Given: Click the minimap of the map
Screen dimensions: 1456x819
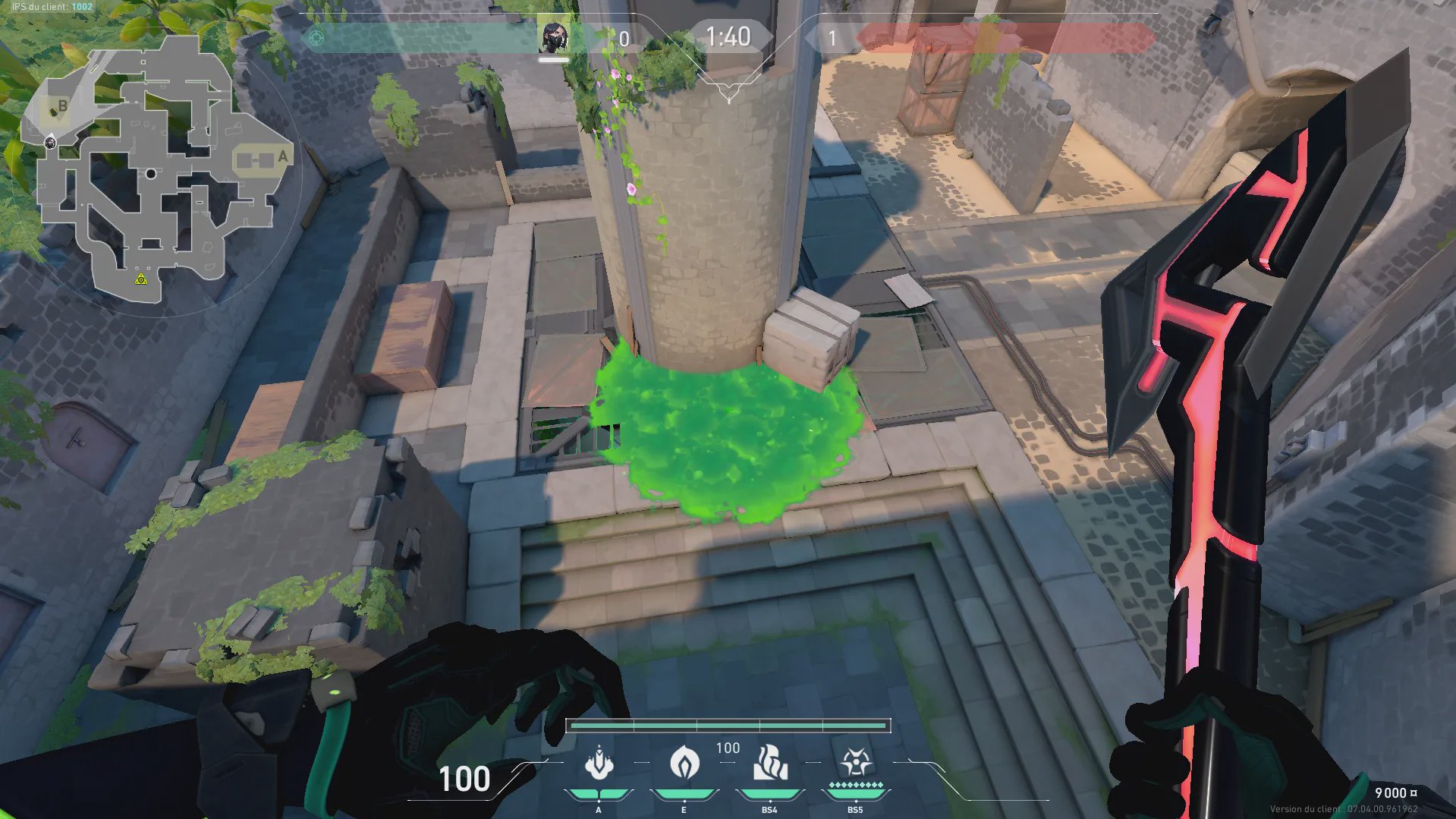Looking at the screenshot, I should click(152, 171).
